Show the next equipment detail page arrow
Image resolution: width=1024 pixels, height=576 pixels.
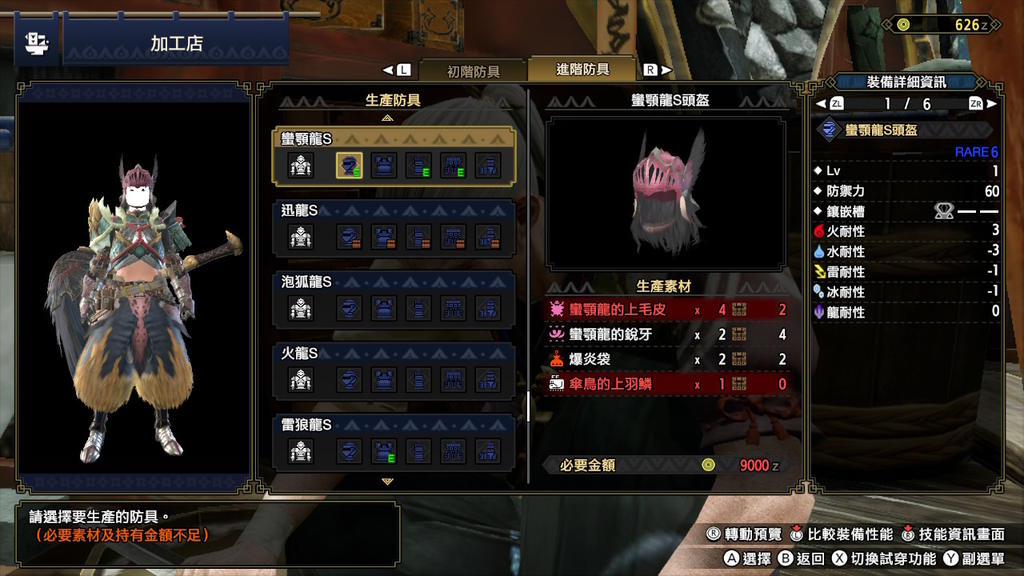pyautogui.click(x=992, y=104)
